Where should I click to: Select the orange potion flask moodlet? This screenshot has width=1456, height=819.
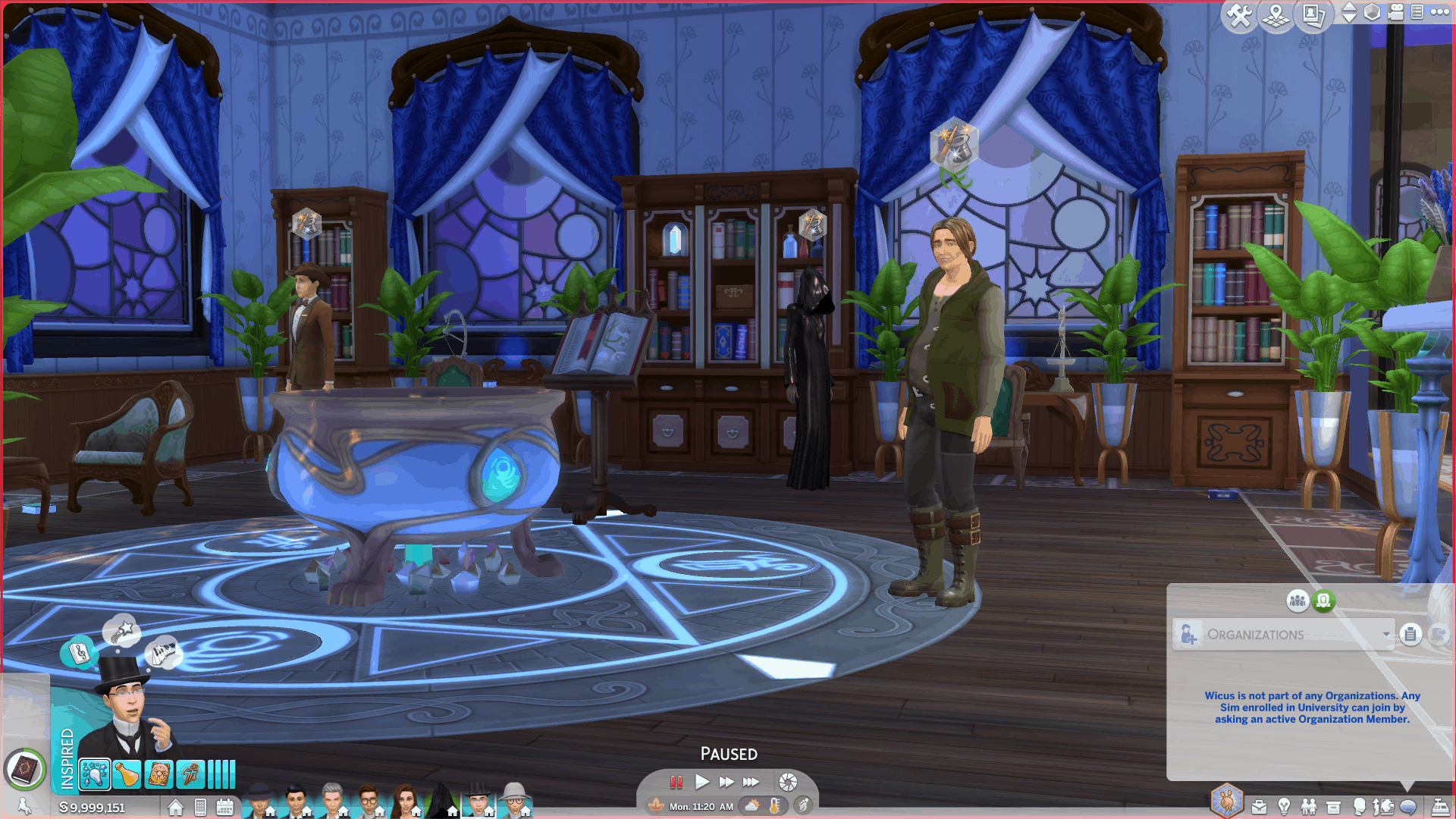127,775
